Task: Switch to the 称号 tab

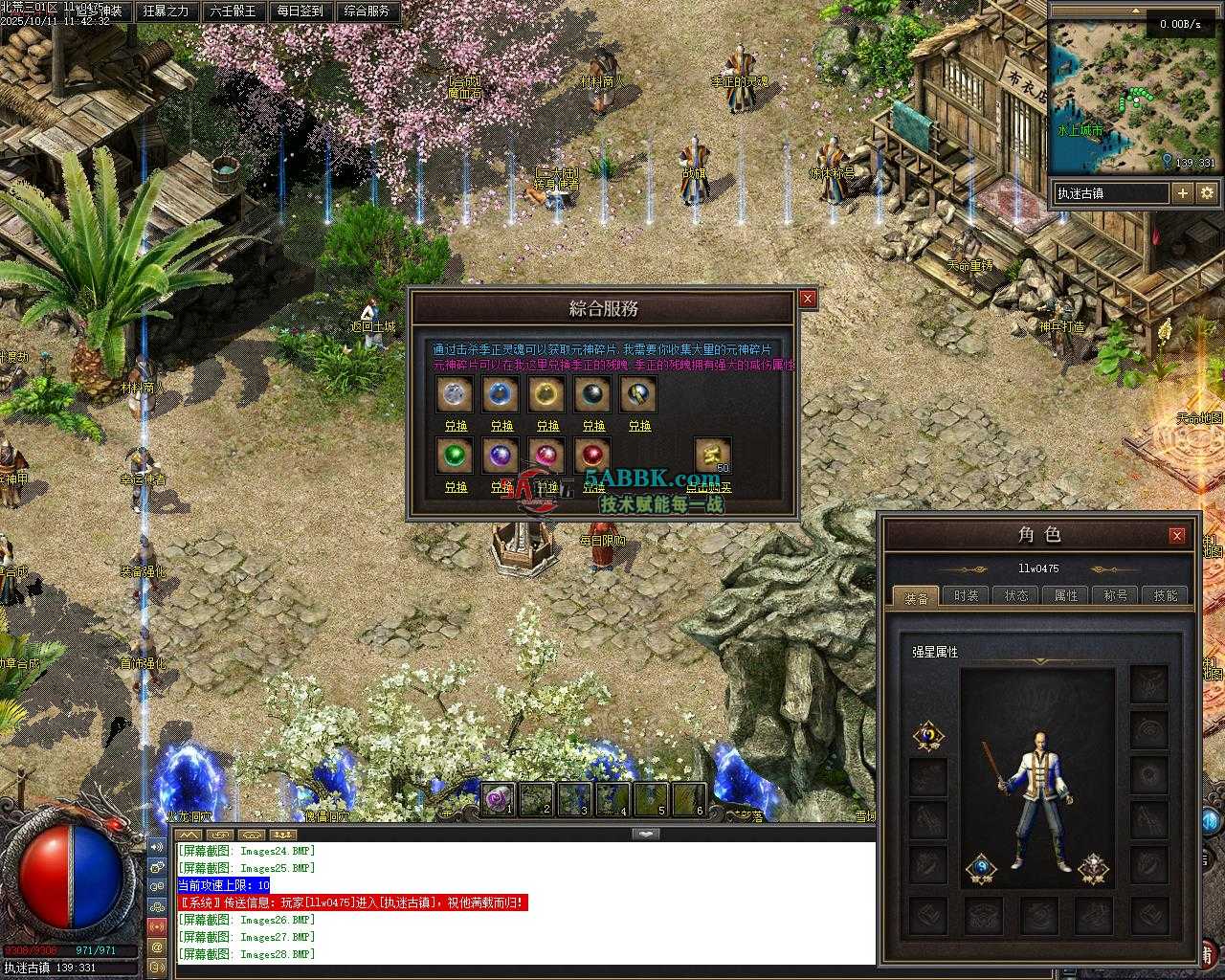Action: (1116, 595)
